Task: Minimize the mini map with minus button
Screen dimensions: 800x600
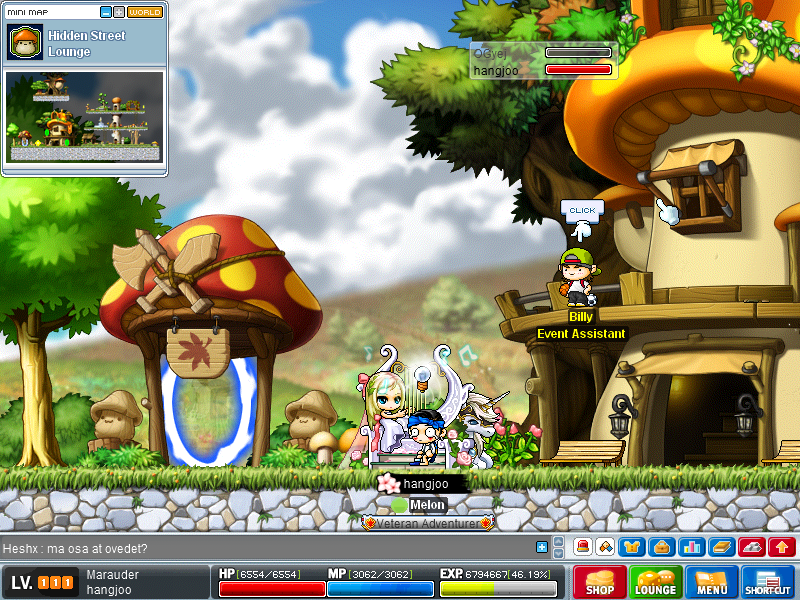Action: [107, 12]
